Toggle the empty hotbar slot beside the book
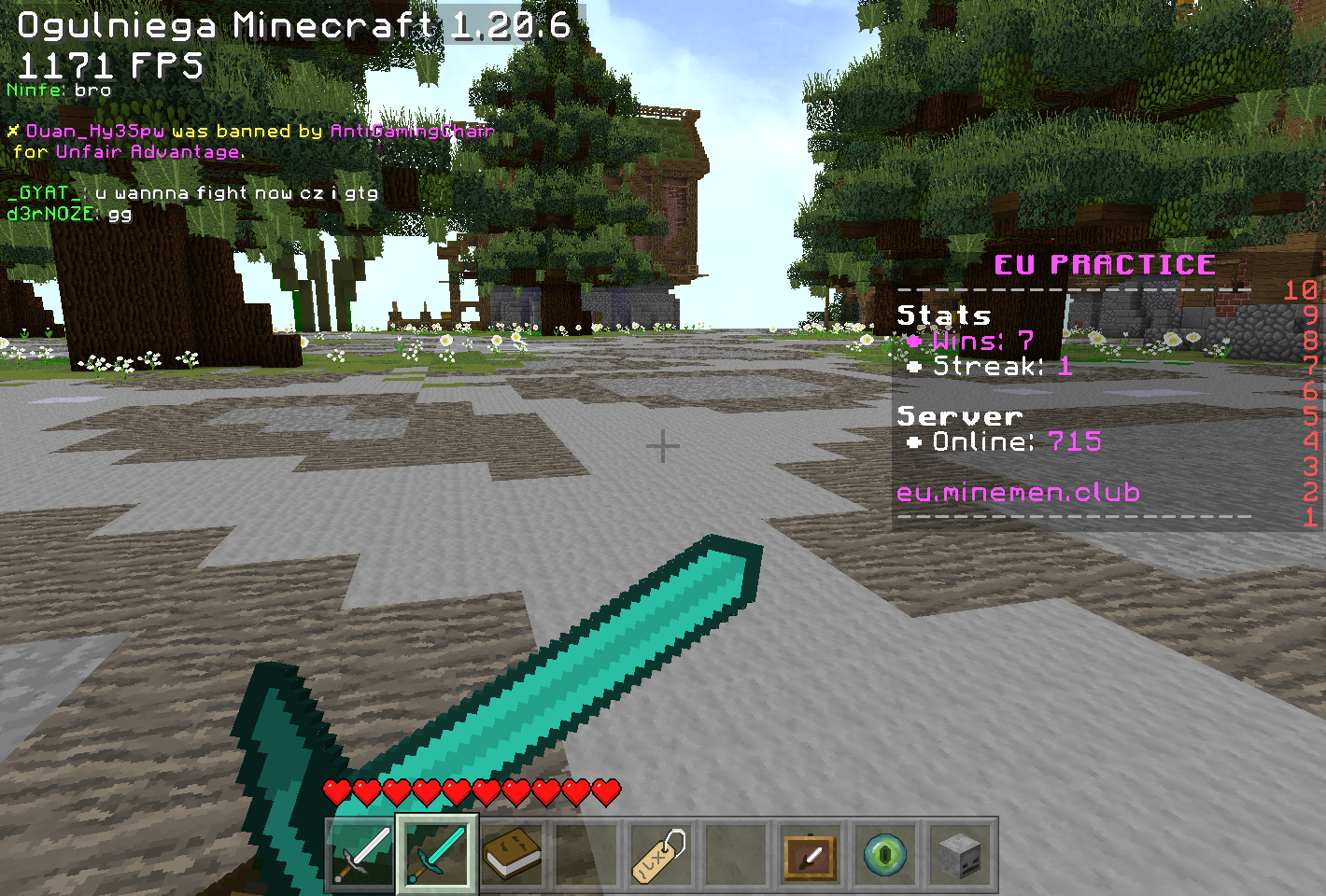 (x=585, y=854)
